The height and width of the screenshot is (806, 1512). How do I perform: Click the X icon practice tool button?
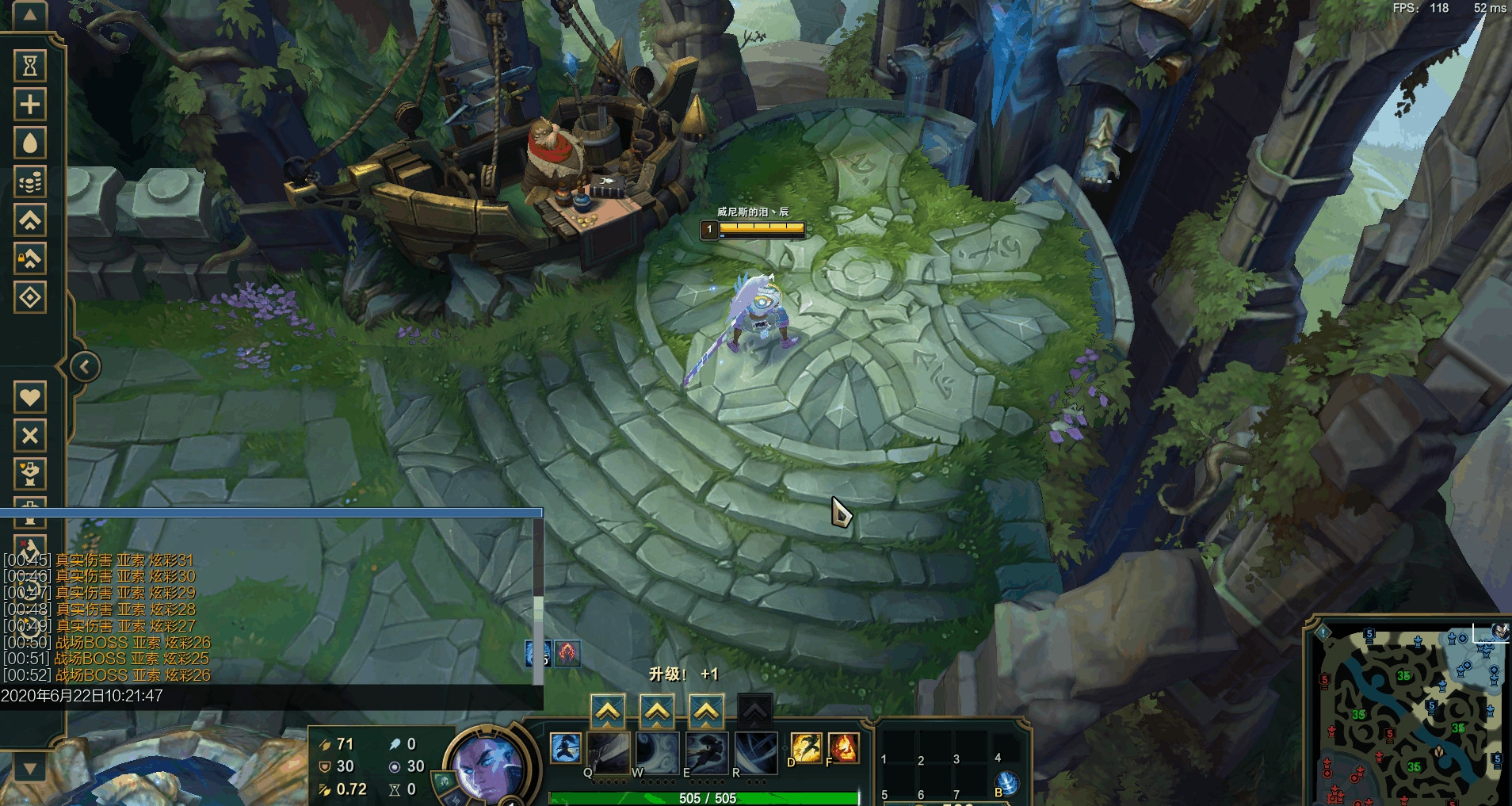[30, 435]
